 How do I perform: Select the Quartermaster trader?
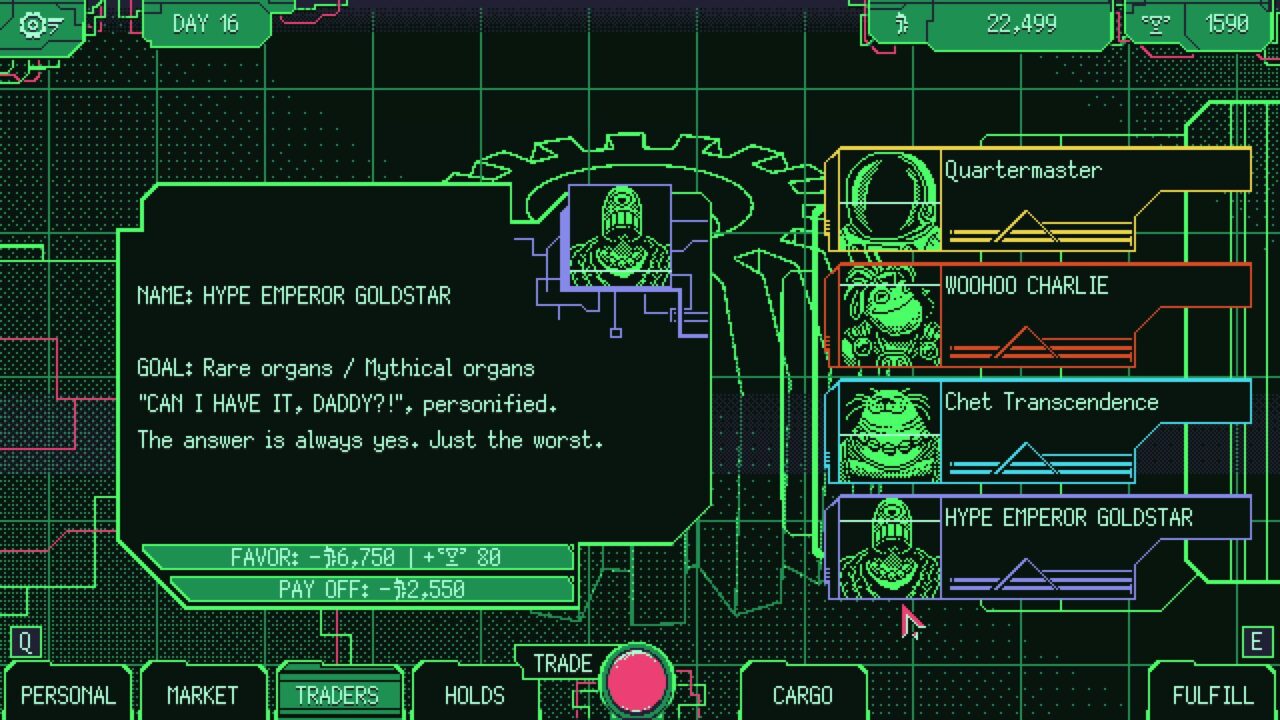point(1040,198)
